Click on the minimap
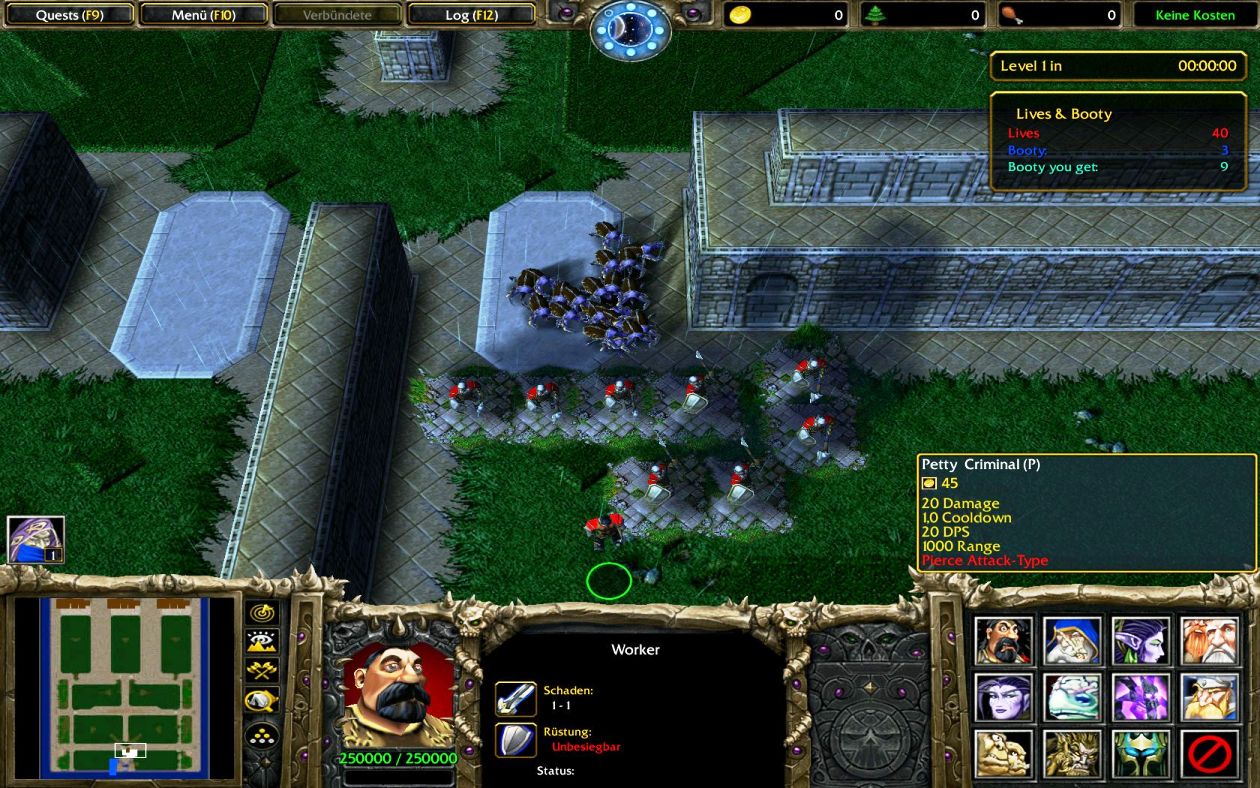1260x788 pixels. click(124, 688)
